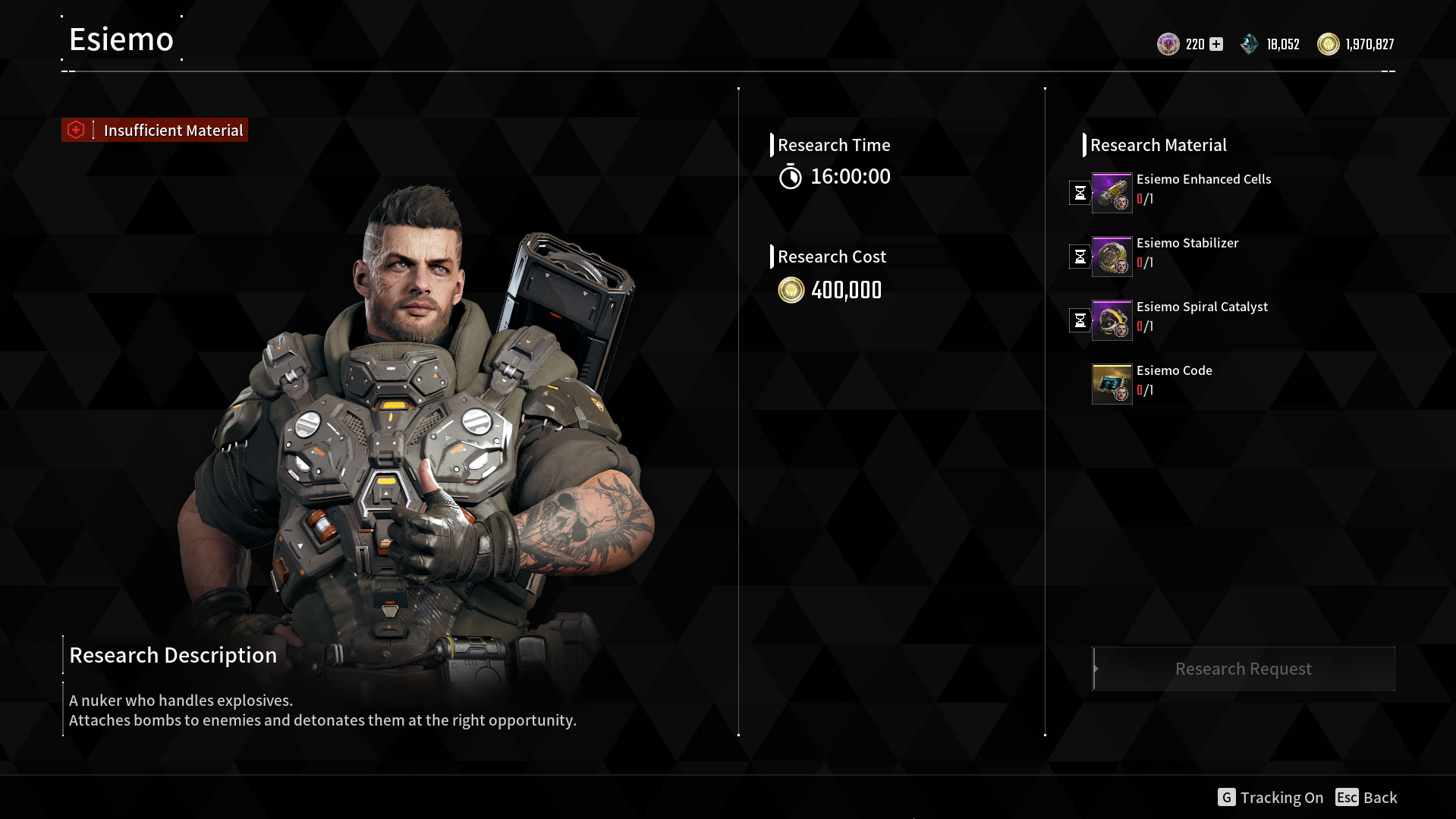Select the Esiemo Spiral Catalyst item icon
Image resolution: width=1456 pixels, height=819 pixels.
(1112, 320)
